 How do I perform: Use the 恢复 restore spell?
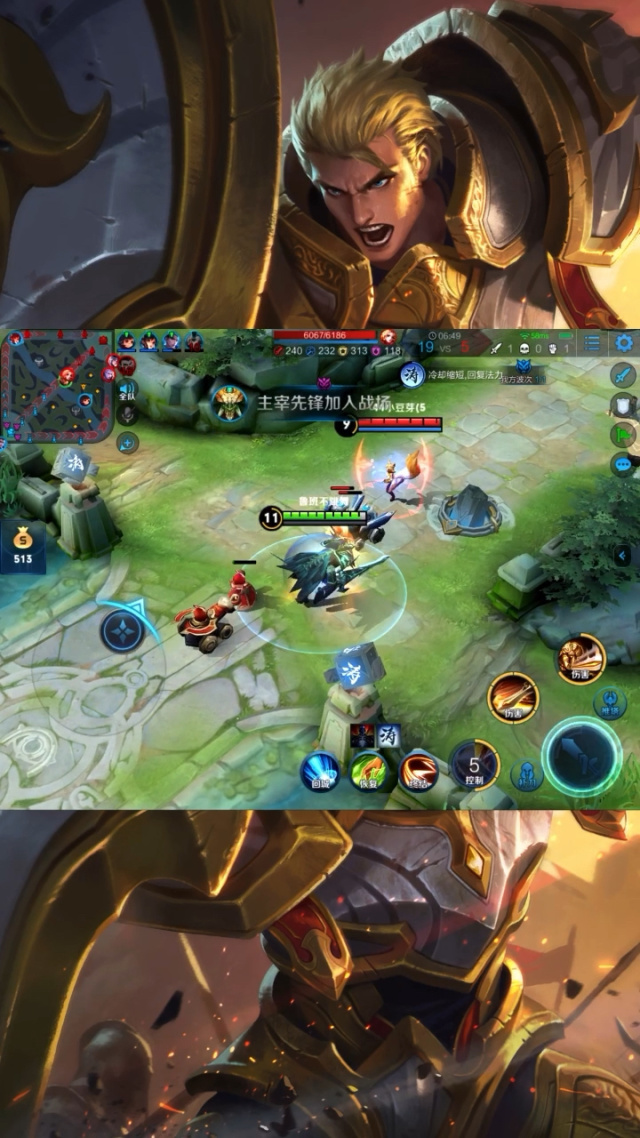369,769
